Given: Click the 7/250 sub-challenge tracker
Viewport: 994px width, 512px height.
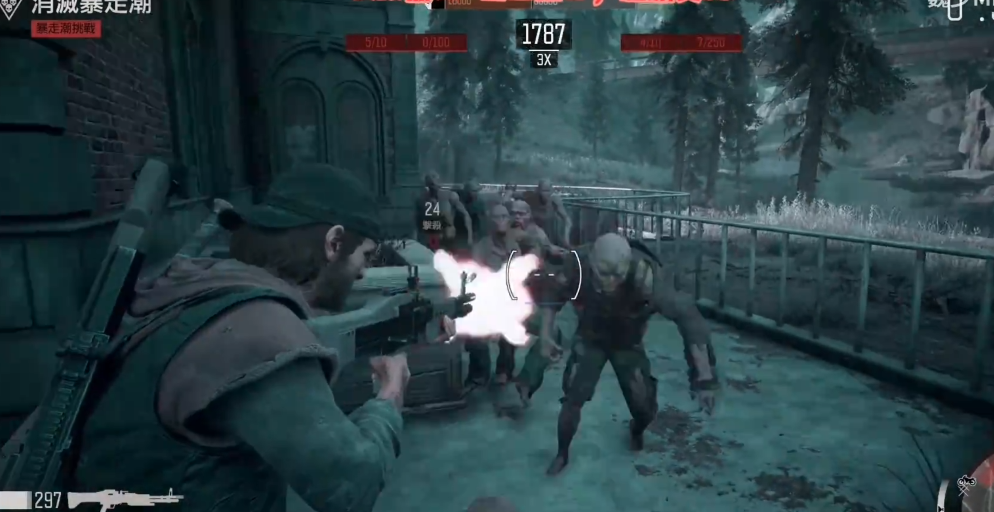Looking at the screenshot, I should [710, 43].
